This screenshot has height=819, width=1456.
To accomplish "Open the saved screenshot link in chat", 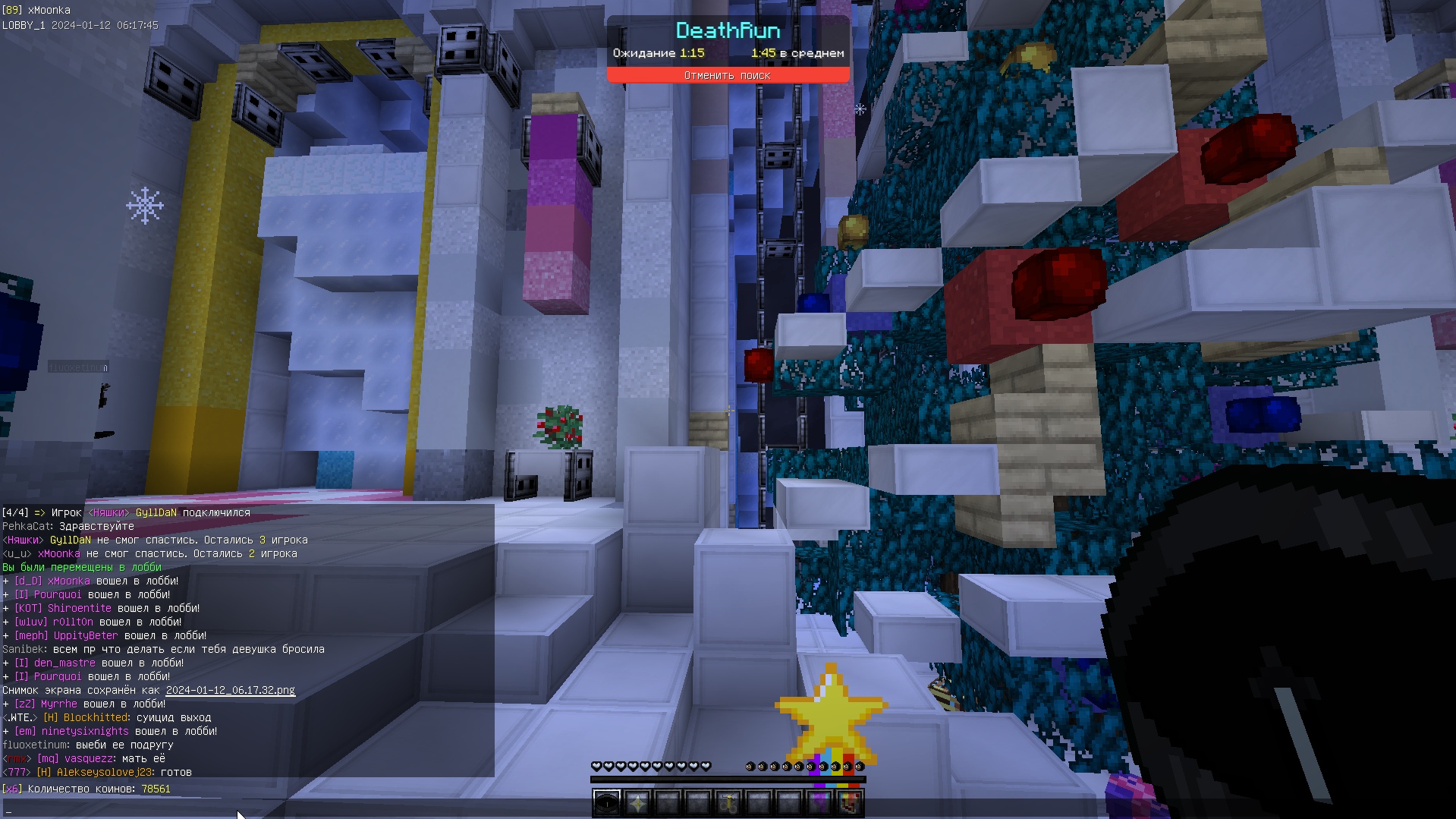I will 230,690.
